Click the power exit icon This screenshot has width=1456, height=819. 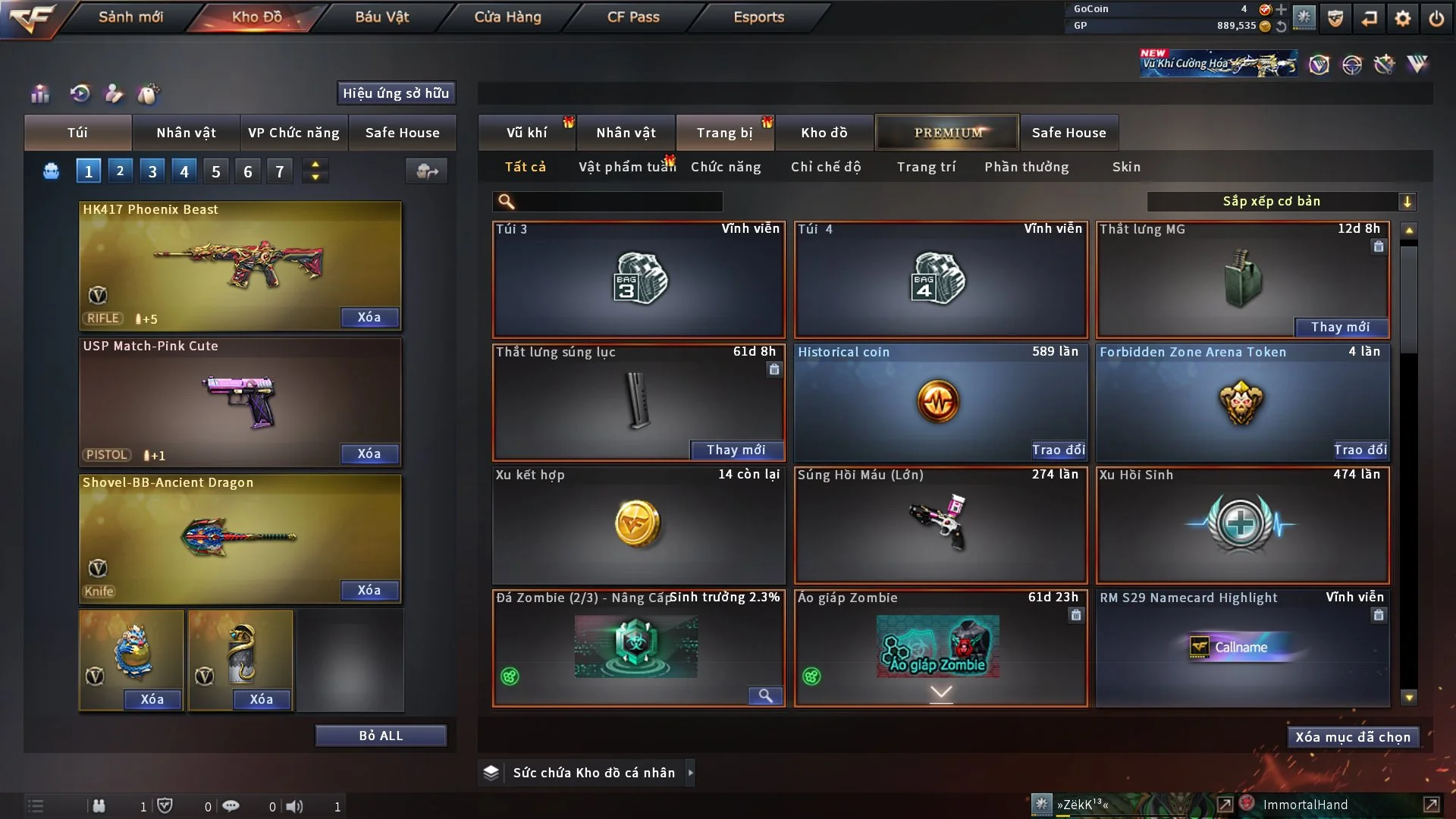(x=1436, y=18)
